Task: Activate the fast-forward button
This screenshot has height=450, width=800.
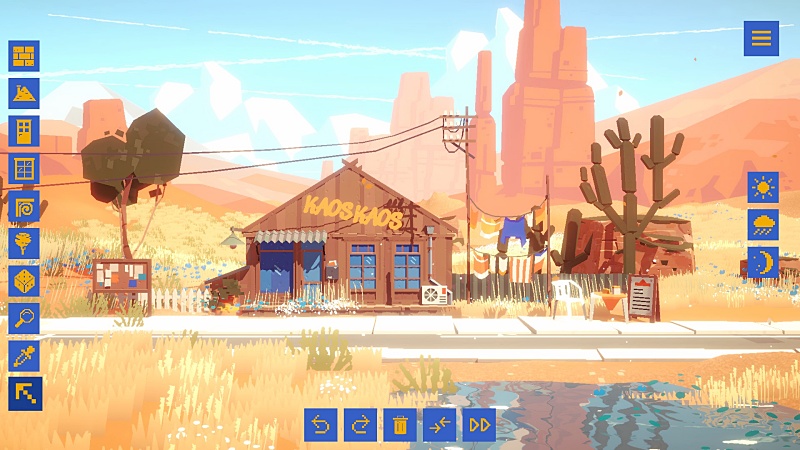Action: click(479, 425)
